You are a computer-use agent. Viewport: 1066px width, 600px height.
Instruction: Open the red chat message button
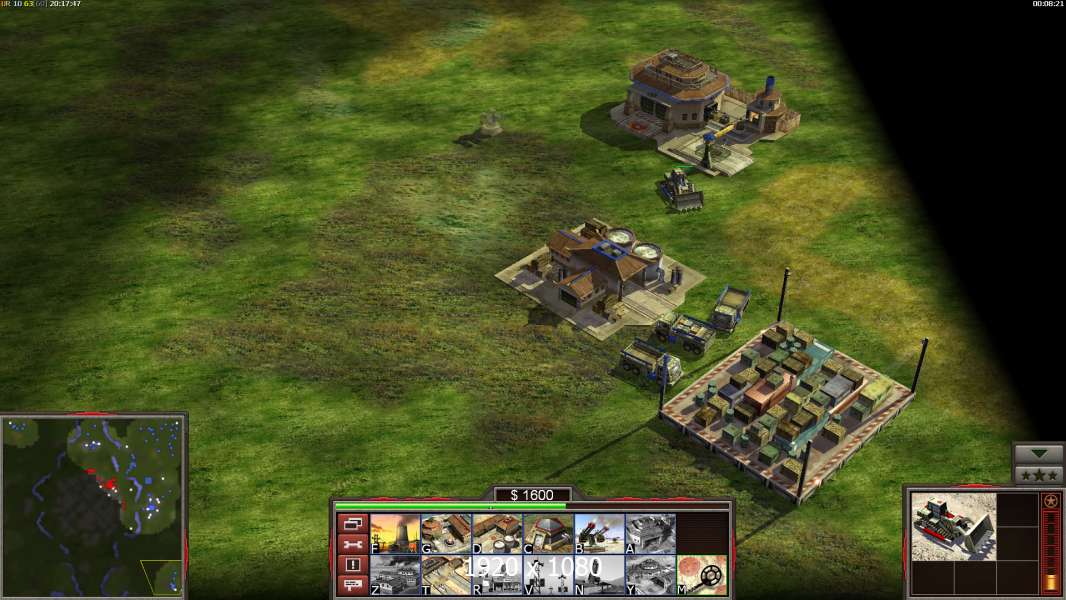(x=351, y=585)
